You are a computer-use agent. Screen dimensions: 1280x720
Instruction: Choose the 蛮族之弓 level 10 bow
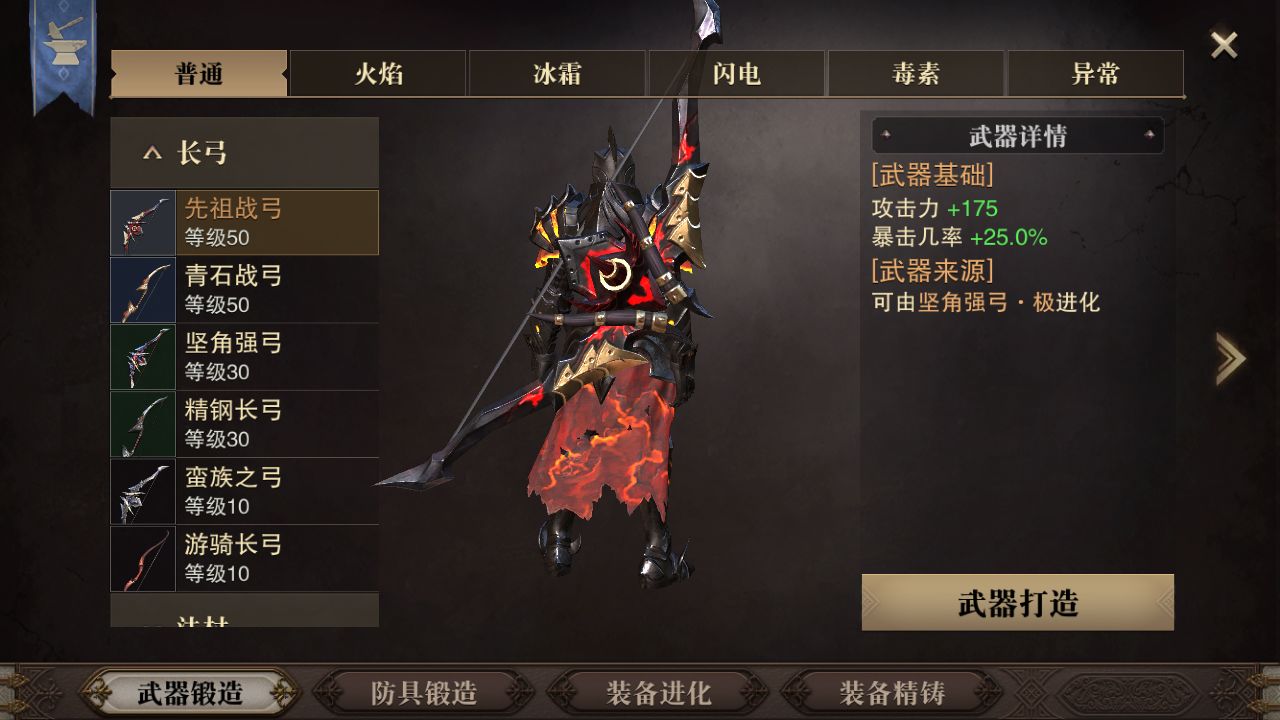tap(244, 490)
